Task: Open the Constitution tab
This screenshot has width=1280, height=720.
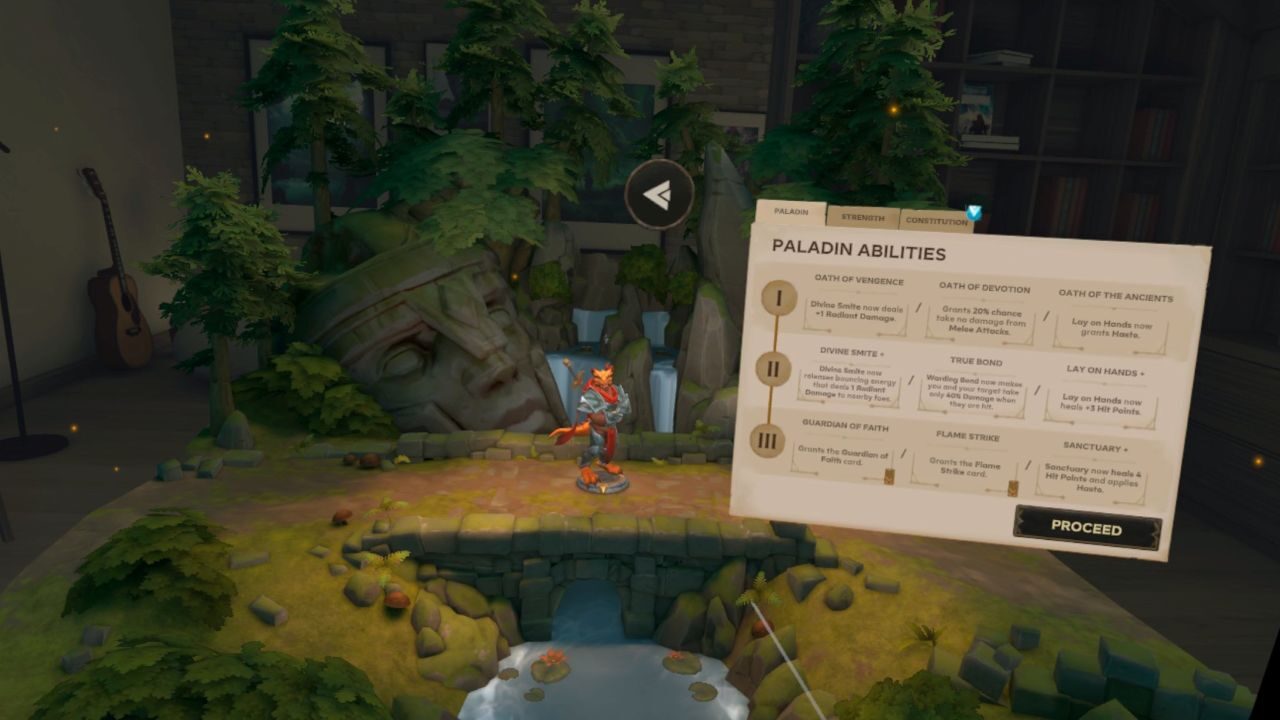Action: 934,221
